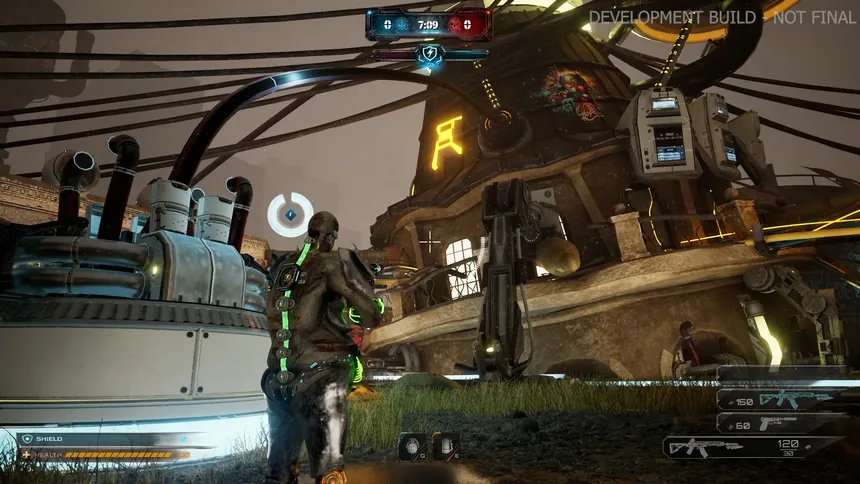Switch to the pistol weapon slot

click(x=786, y=424)
